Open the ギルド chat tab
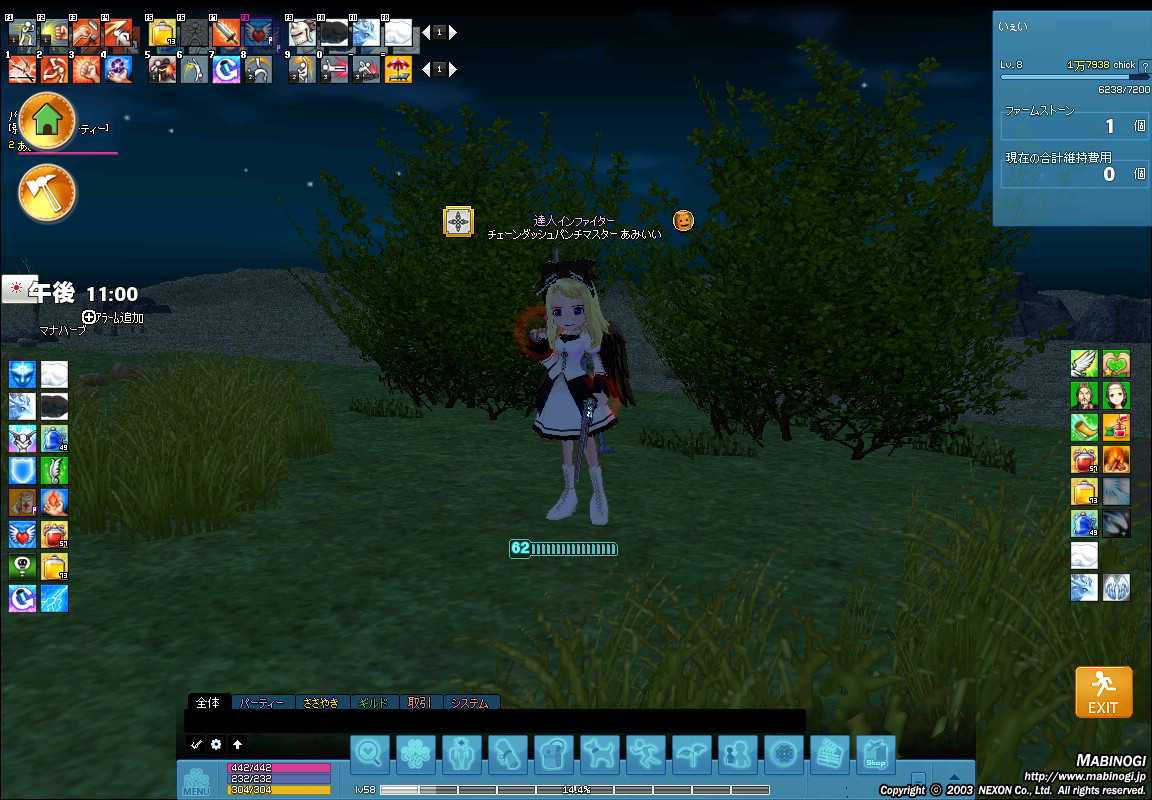This screenshot has width=1152, height=800. (x=376, y=703)
